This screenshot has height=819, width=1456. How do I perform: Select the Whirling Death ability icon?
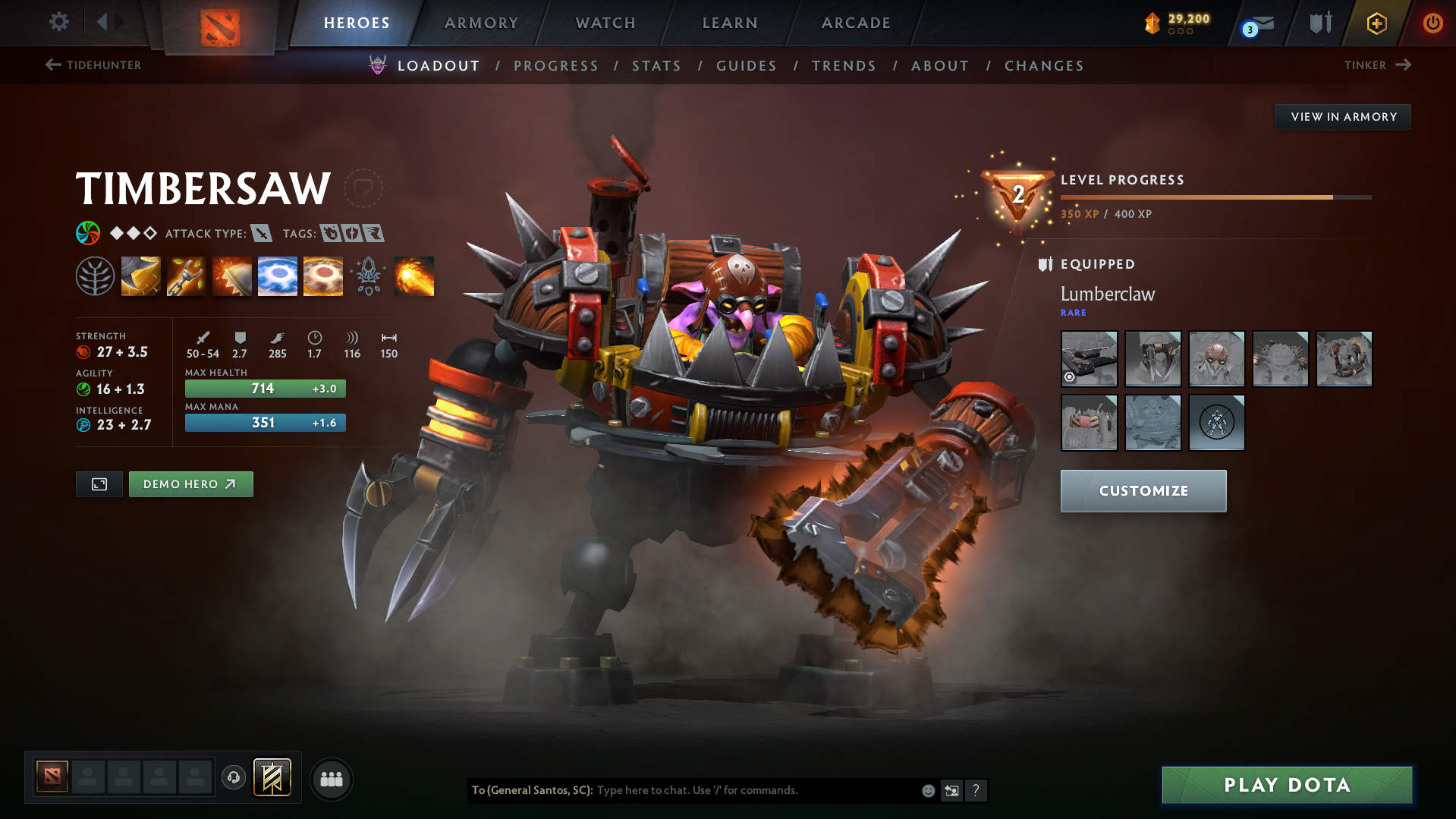coord(141,276)
